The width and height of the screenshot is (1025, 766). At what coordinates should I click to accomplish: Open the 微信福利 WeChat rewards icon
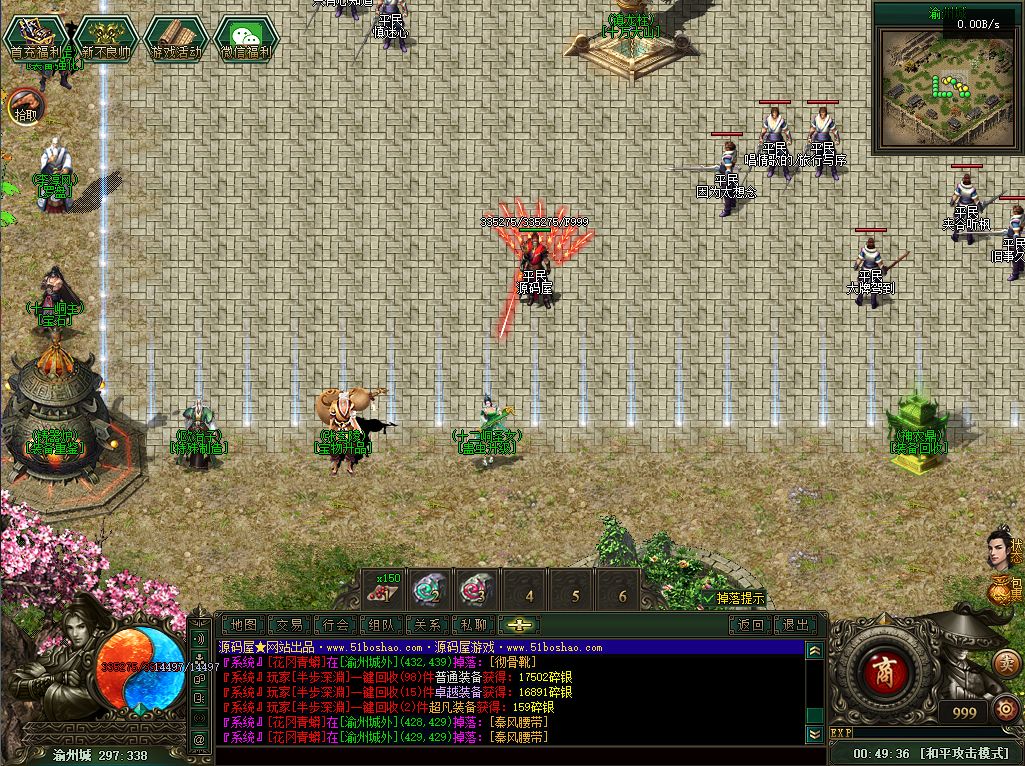[245, 40]
